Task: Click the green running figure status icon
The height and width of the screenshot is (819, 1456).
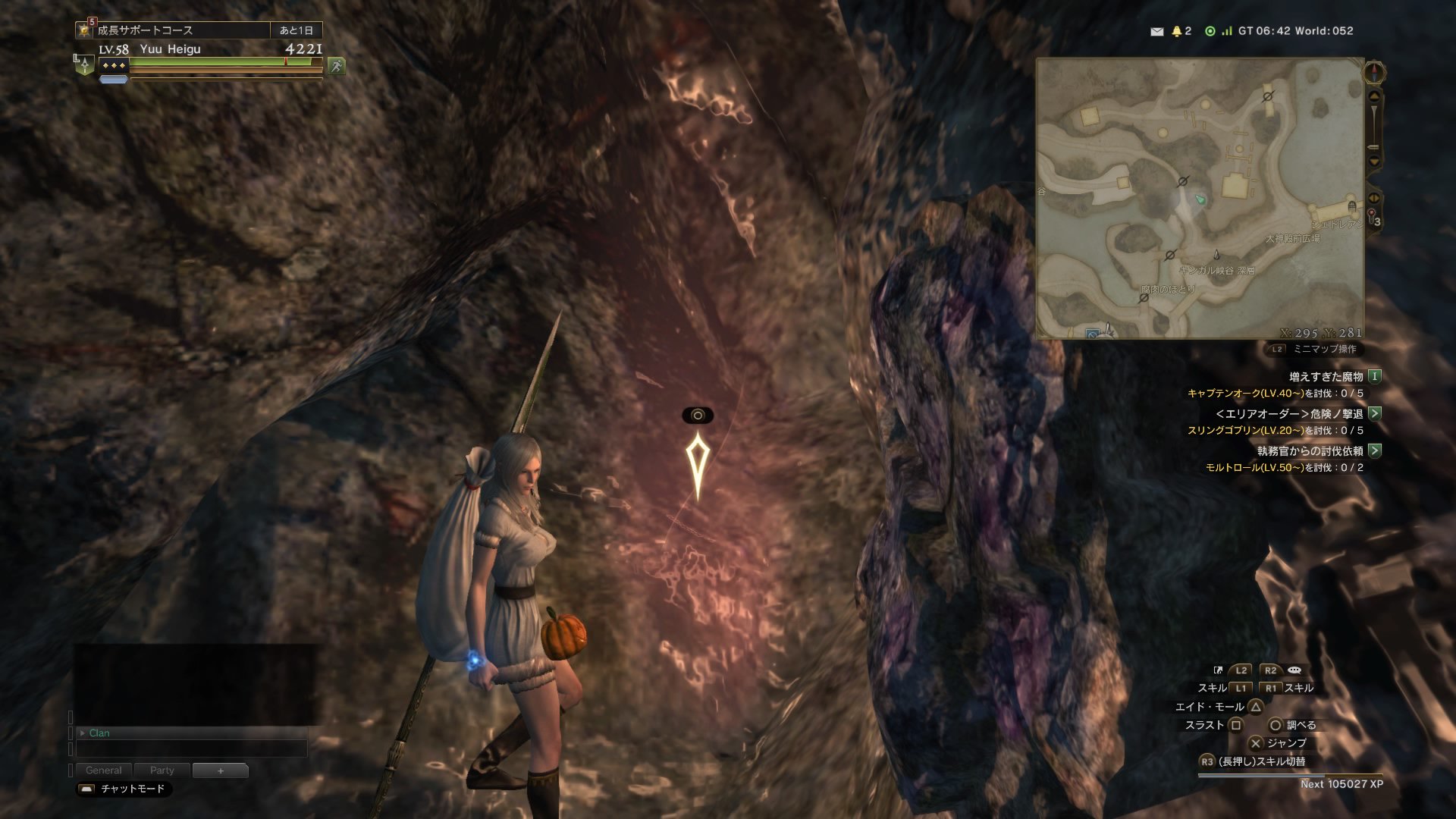Action: (x=336, y=66)
